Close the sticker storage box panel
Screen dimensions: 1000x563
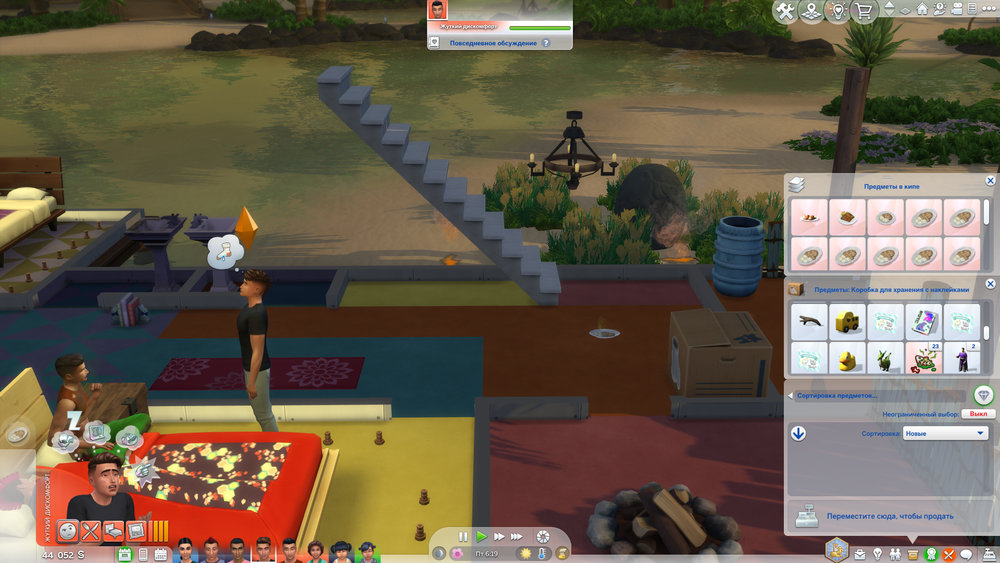(990, 287)
